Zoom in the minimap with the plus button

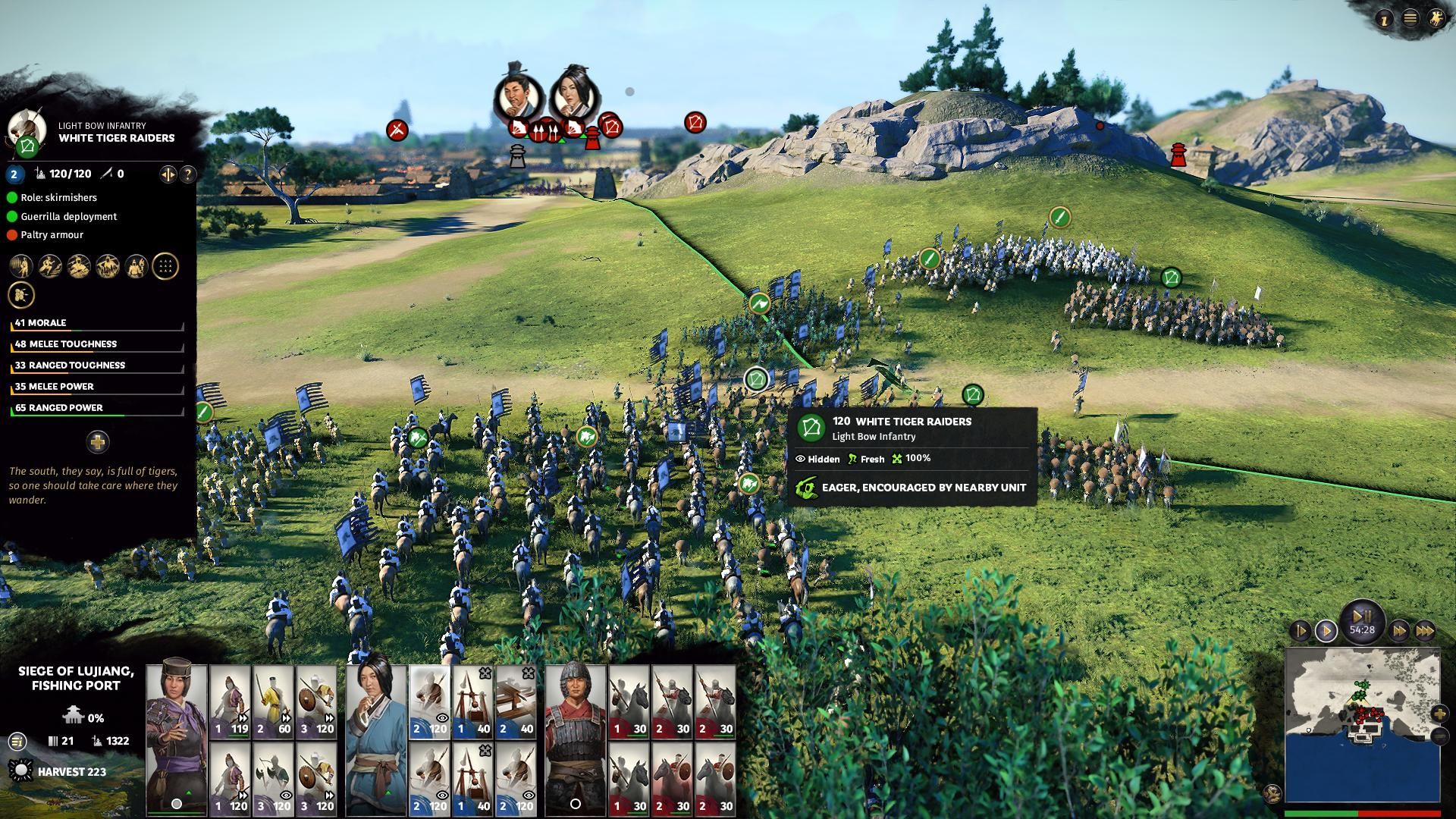click(x=1439, y=714)
